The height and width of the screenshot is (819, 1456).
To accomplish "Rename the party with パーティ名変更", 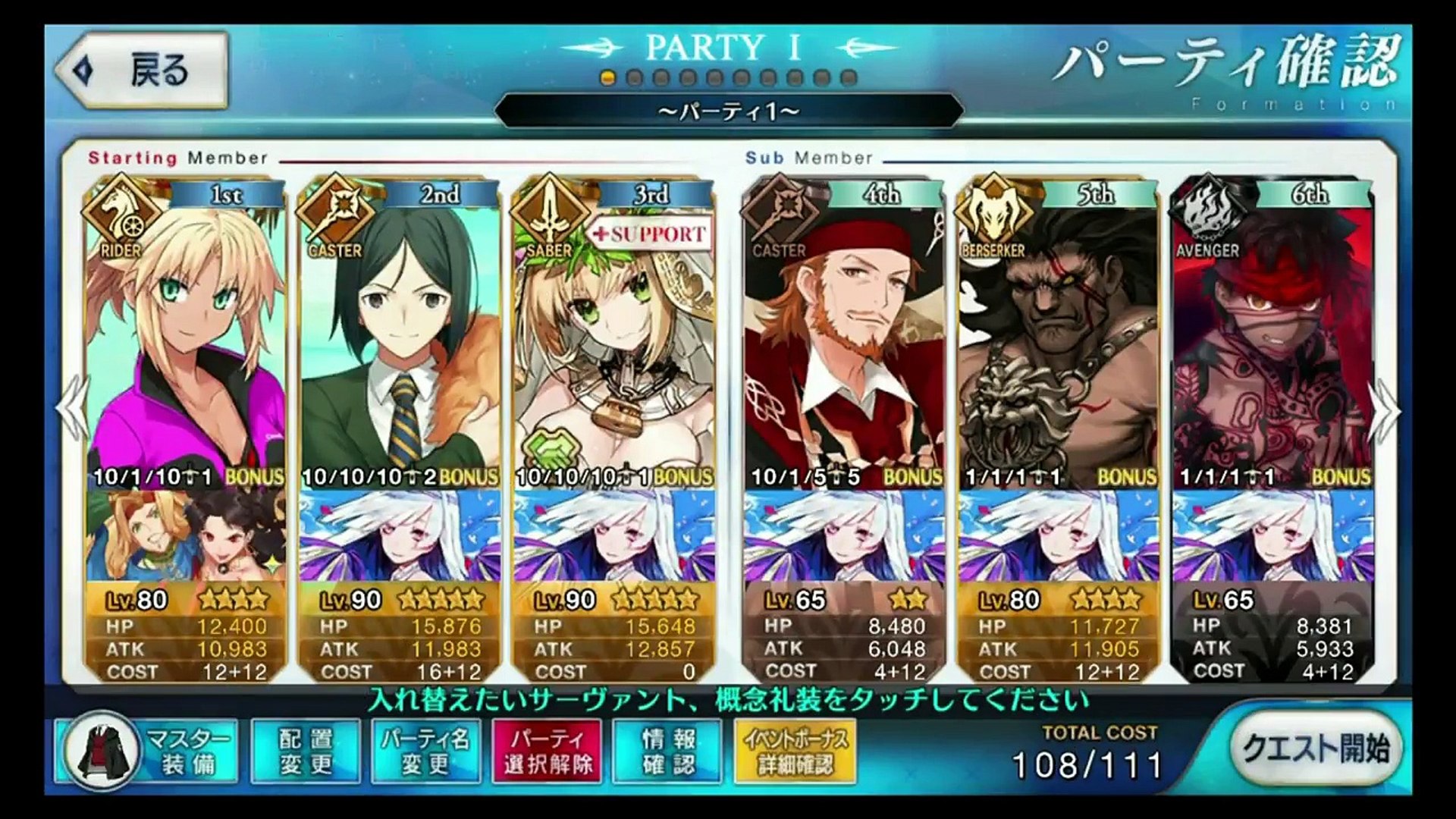I will tap(425, 751).
